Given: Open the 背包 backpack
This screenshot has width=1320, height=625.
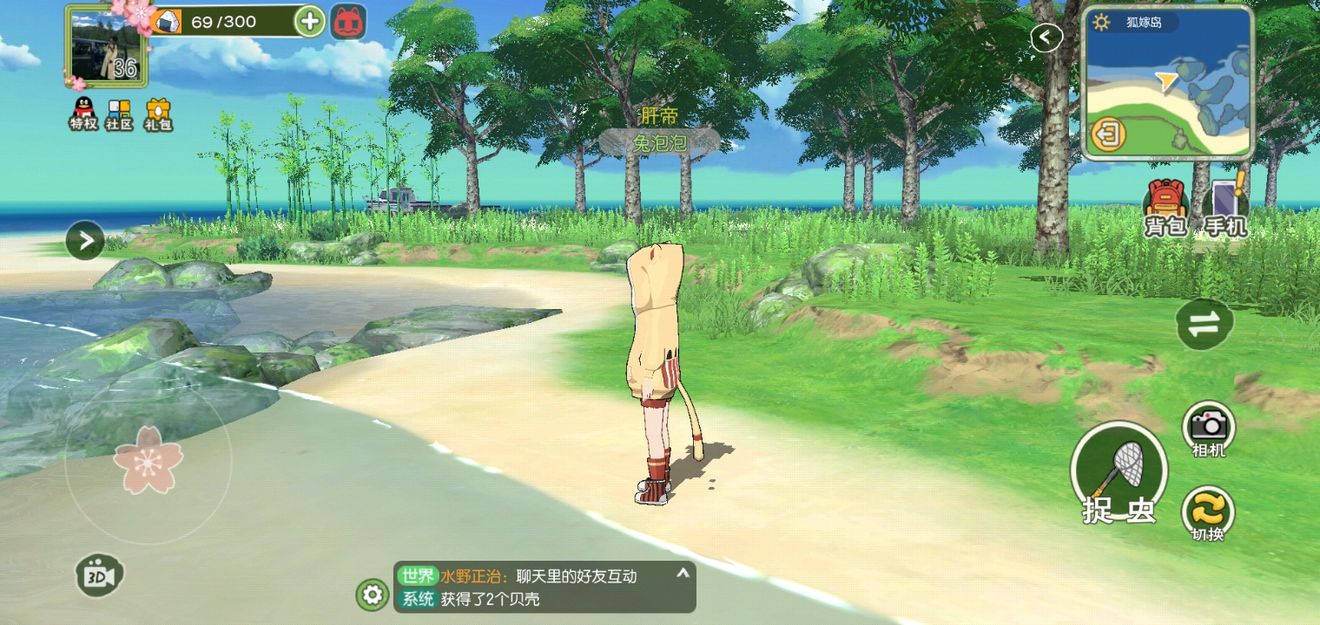Looking at the screenshot, I should point(1164,208).
